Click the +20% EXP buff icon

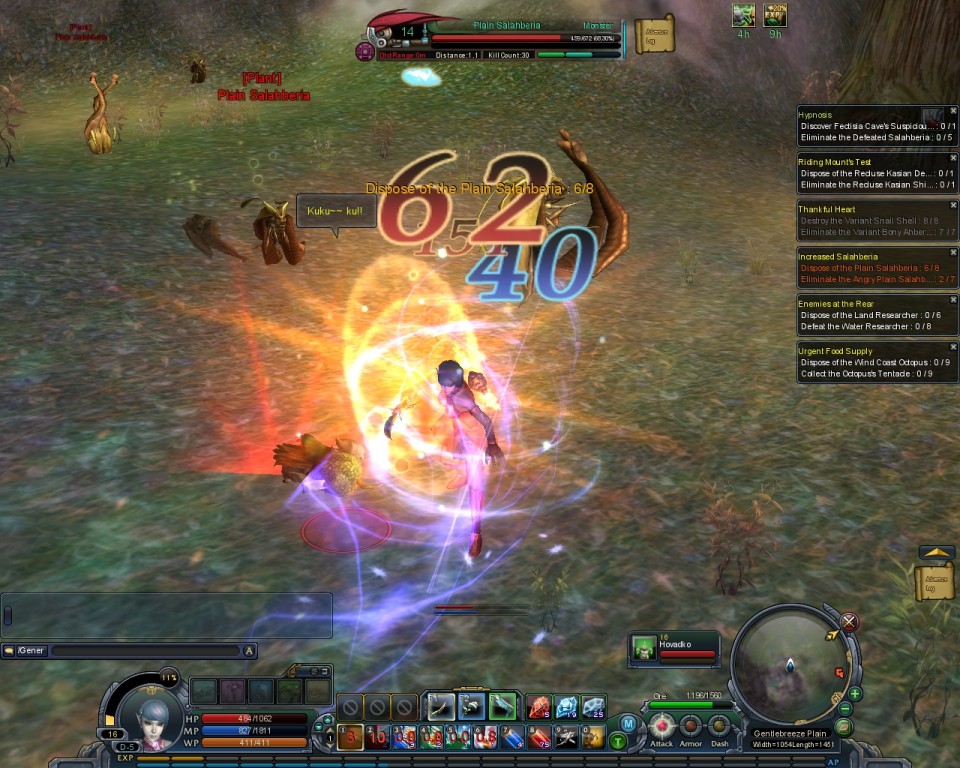[x=775, y=15]
